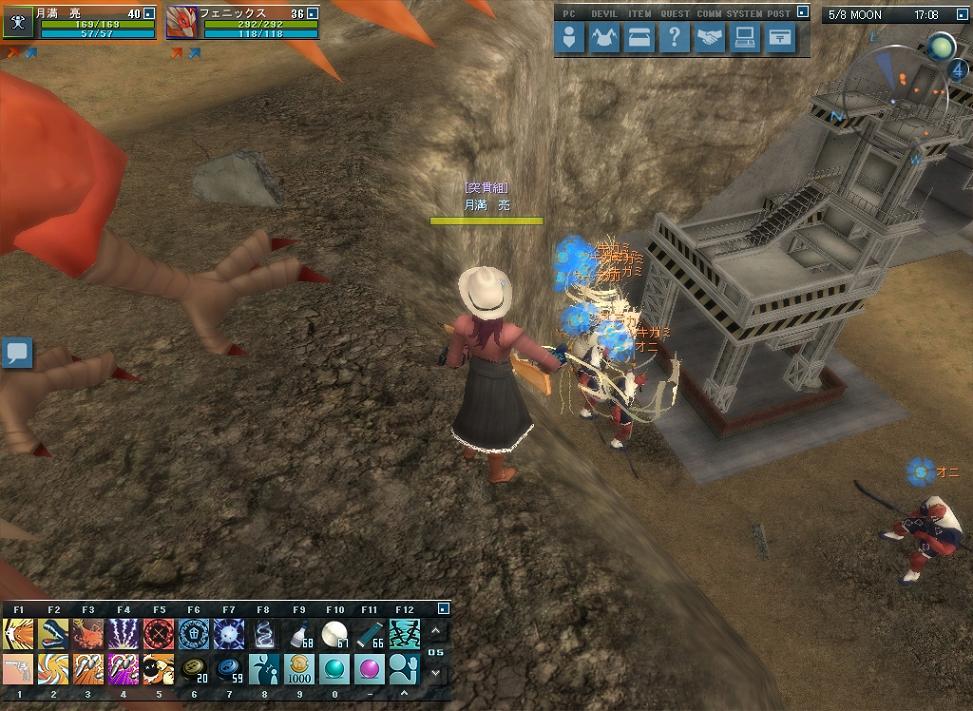Open the ITEM inventory menu
Viewport: 973px width, 711px height.
coord(640,39)
